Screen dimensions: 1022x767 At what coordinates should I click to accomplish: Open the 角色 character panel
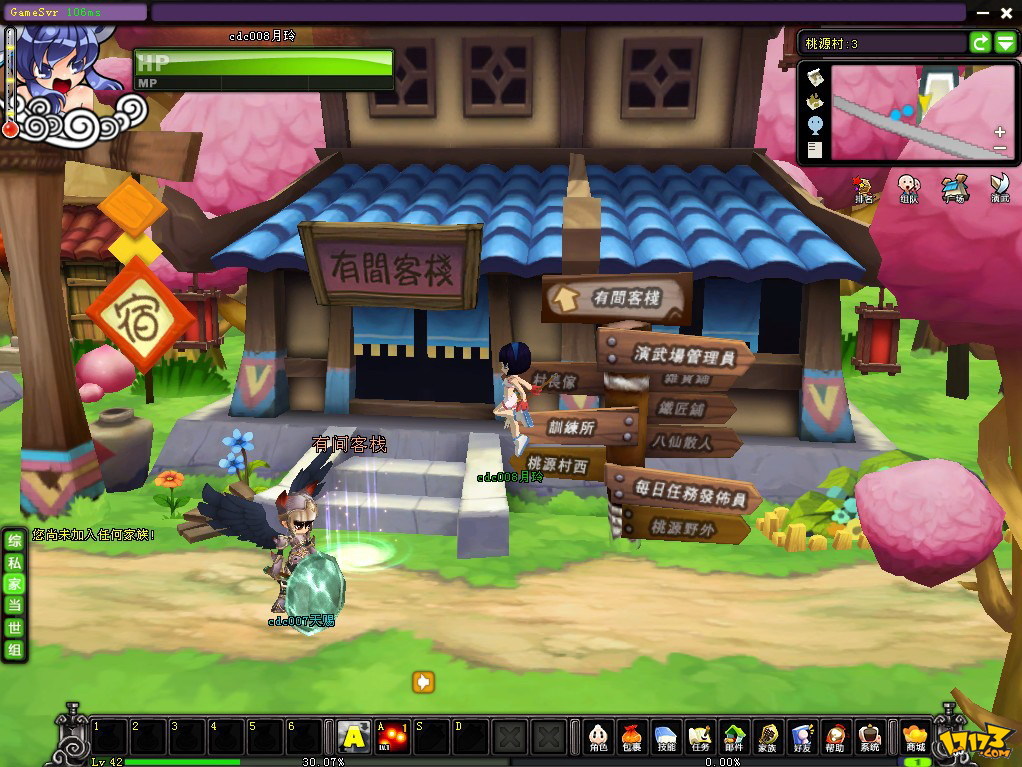pyautogui.click(x=598, y=737)
